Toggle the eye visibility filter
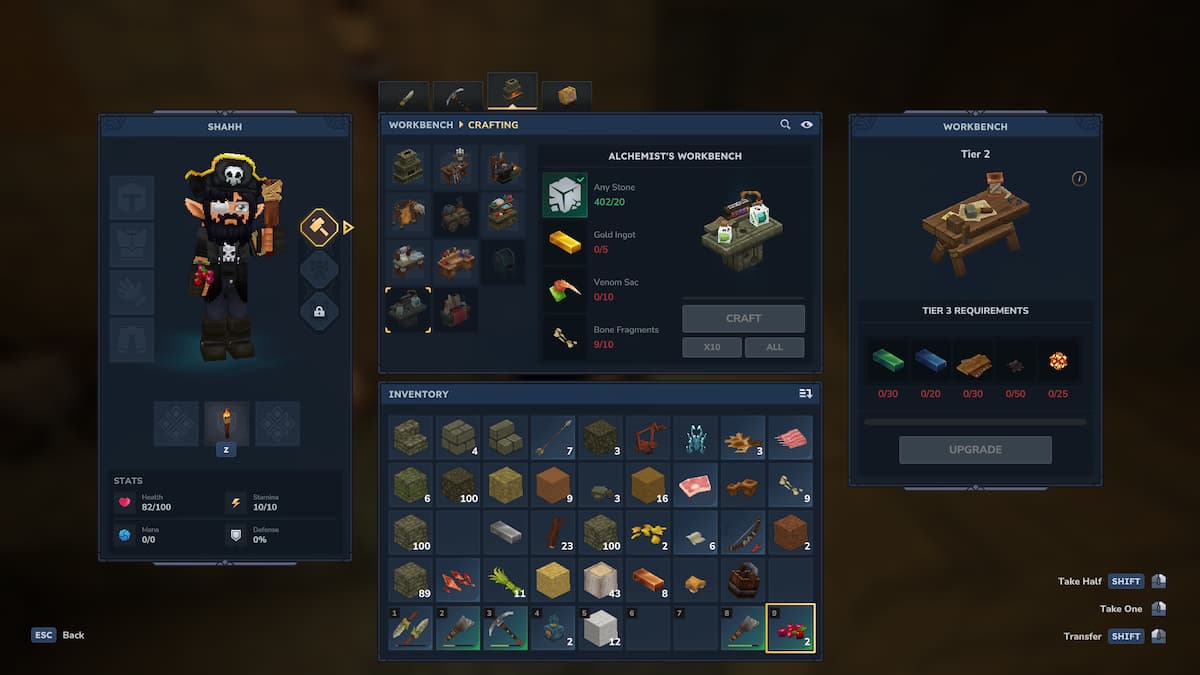1200x675 pixels. pyautogui.click(x=807, y=125)
